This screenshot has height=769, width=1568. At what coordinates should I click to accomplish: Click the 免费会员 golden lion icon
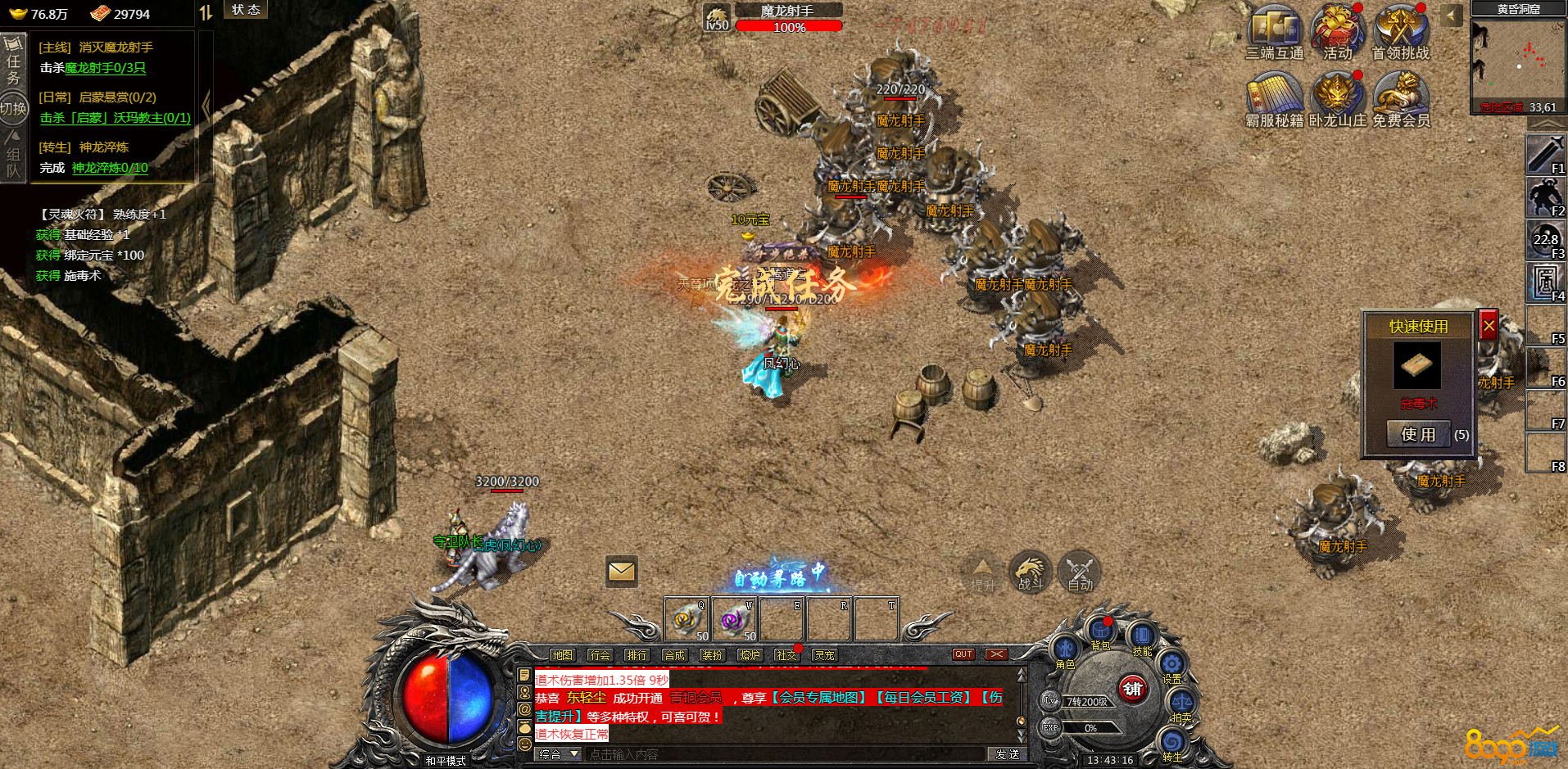[x=1400, y=97]
